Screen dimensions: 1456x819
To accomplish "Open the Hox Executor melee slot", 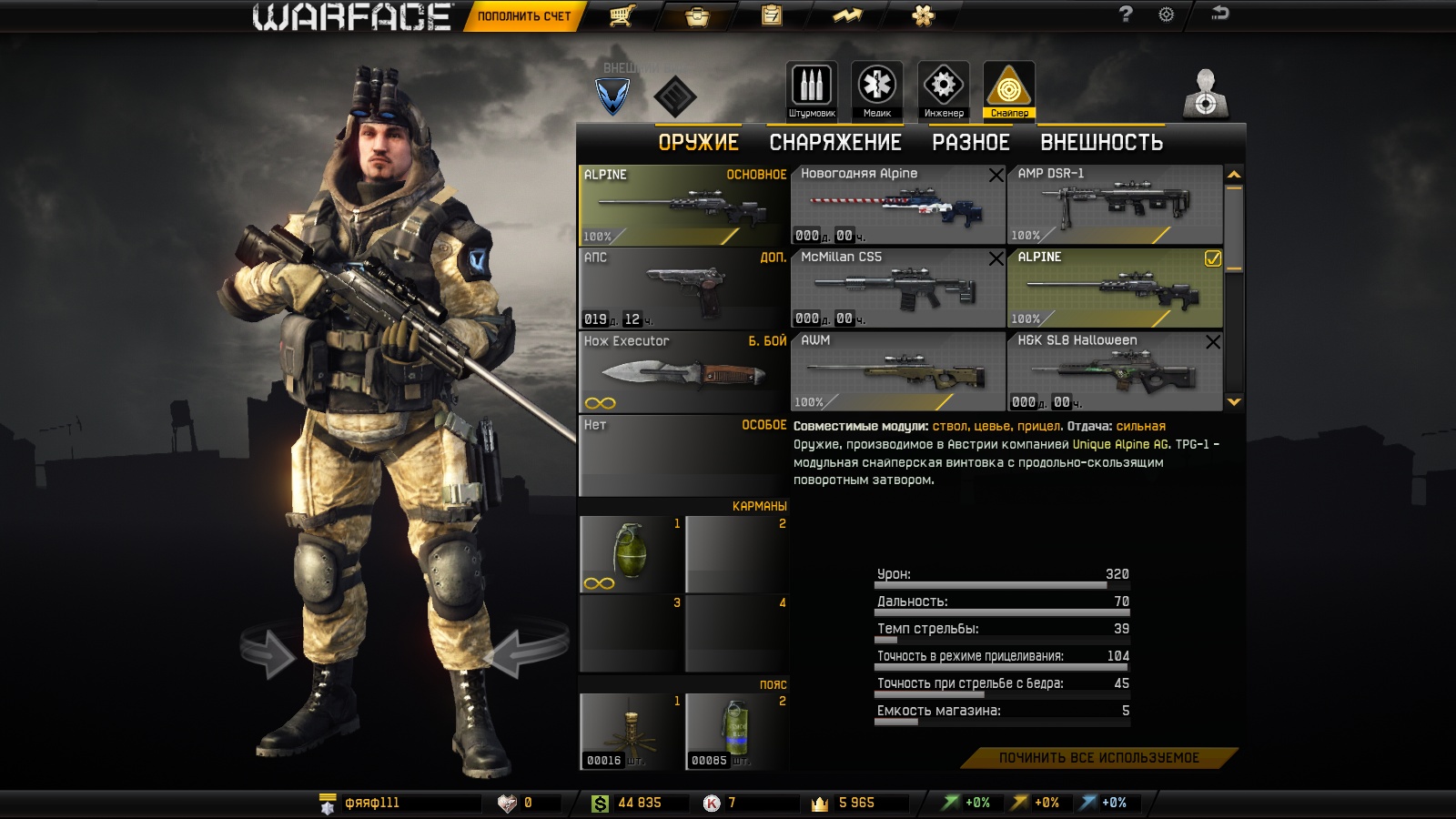I will coord(682,371).
